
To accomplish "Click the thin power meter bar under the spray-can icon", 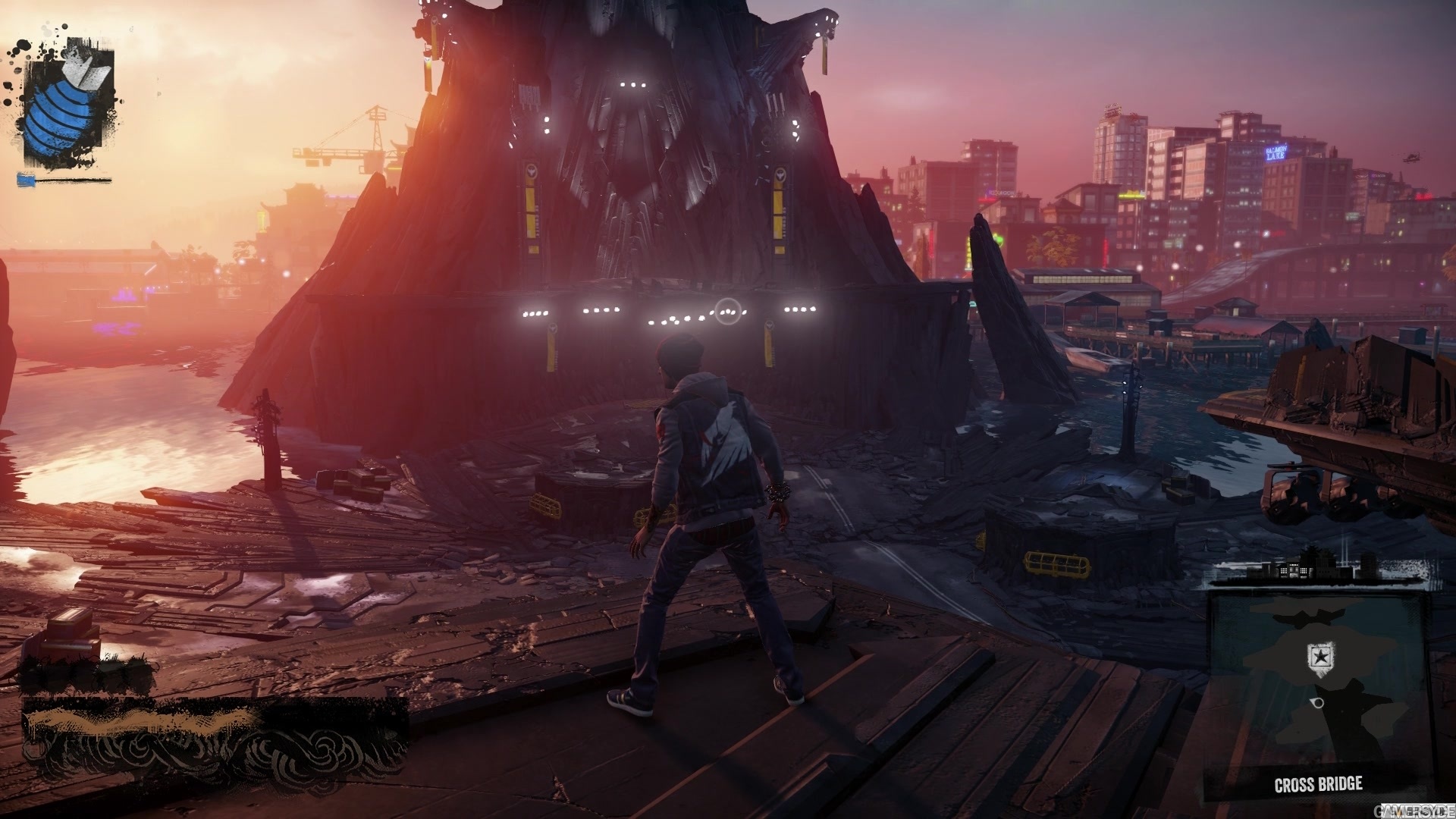I will (x=72, y=180).
